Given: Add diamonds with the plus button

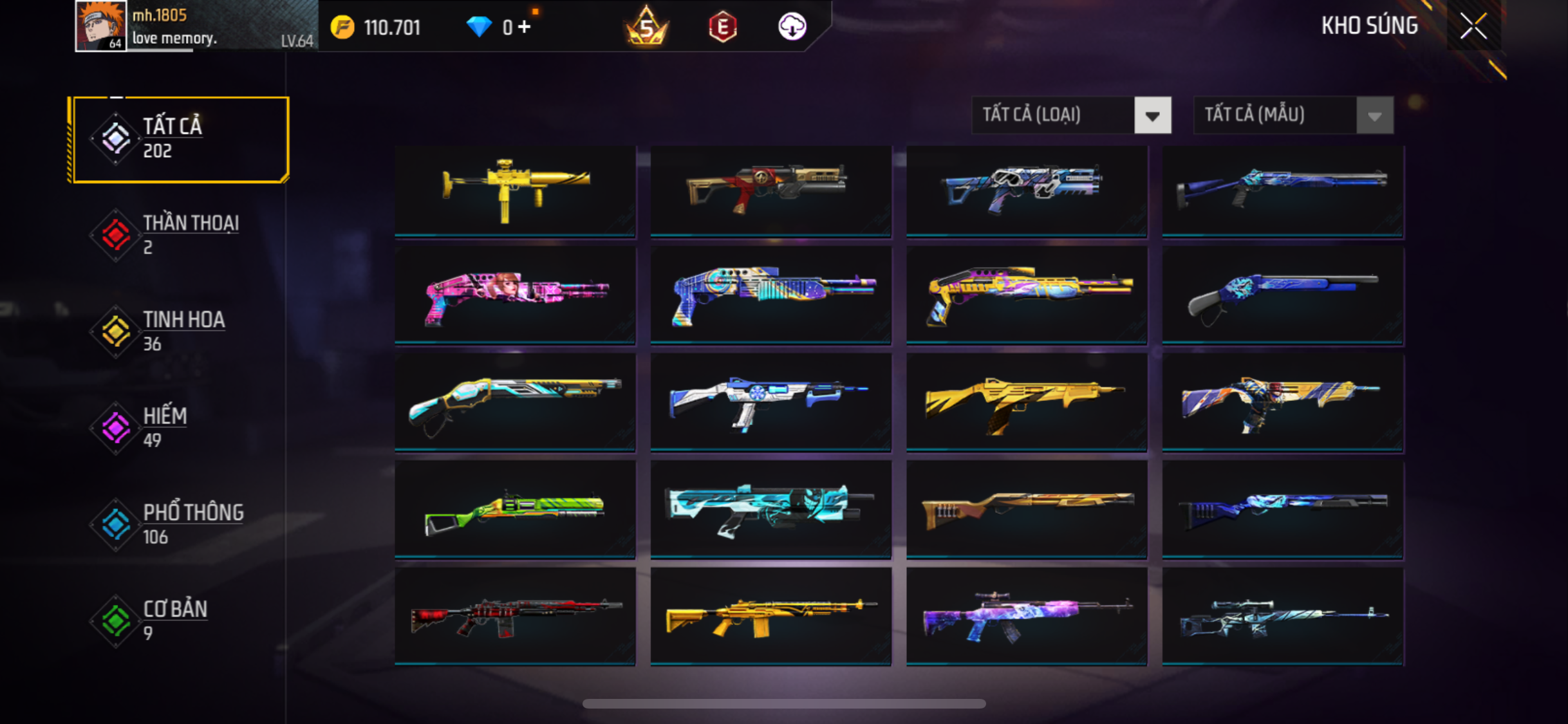Looking at the screenshot, I should point(525,27).
